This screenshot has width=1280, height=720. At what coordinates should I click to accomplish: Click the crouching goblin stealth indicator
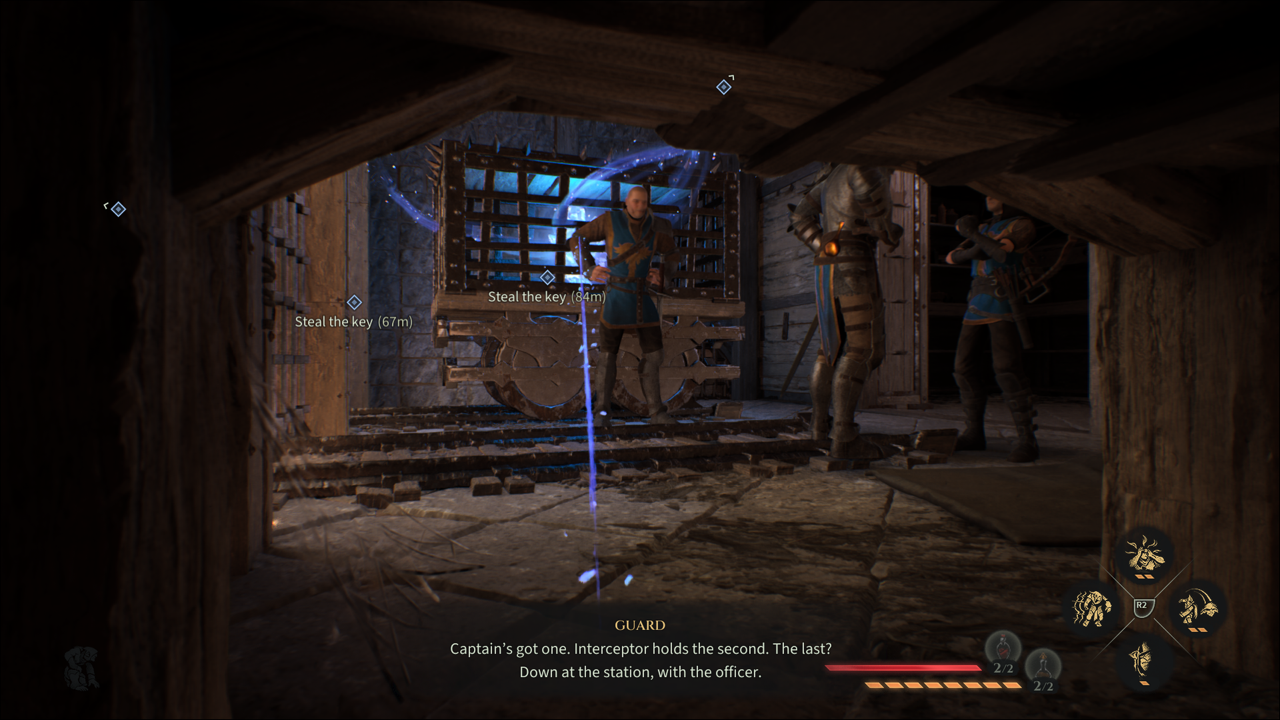click(x=80, y=668)
